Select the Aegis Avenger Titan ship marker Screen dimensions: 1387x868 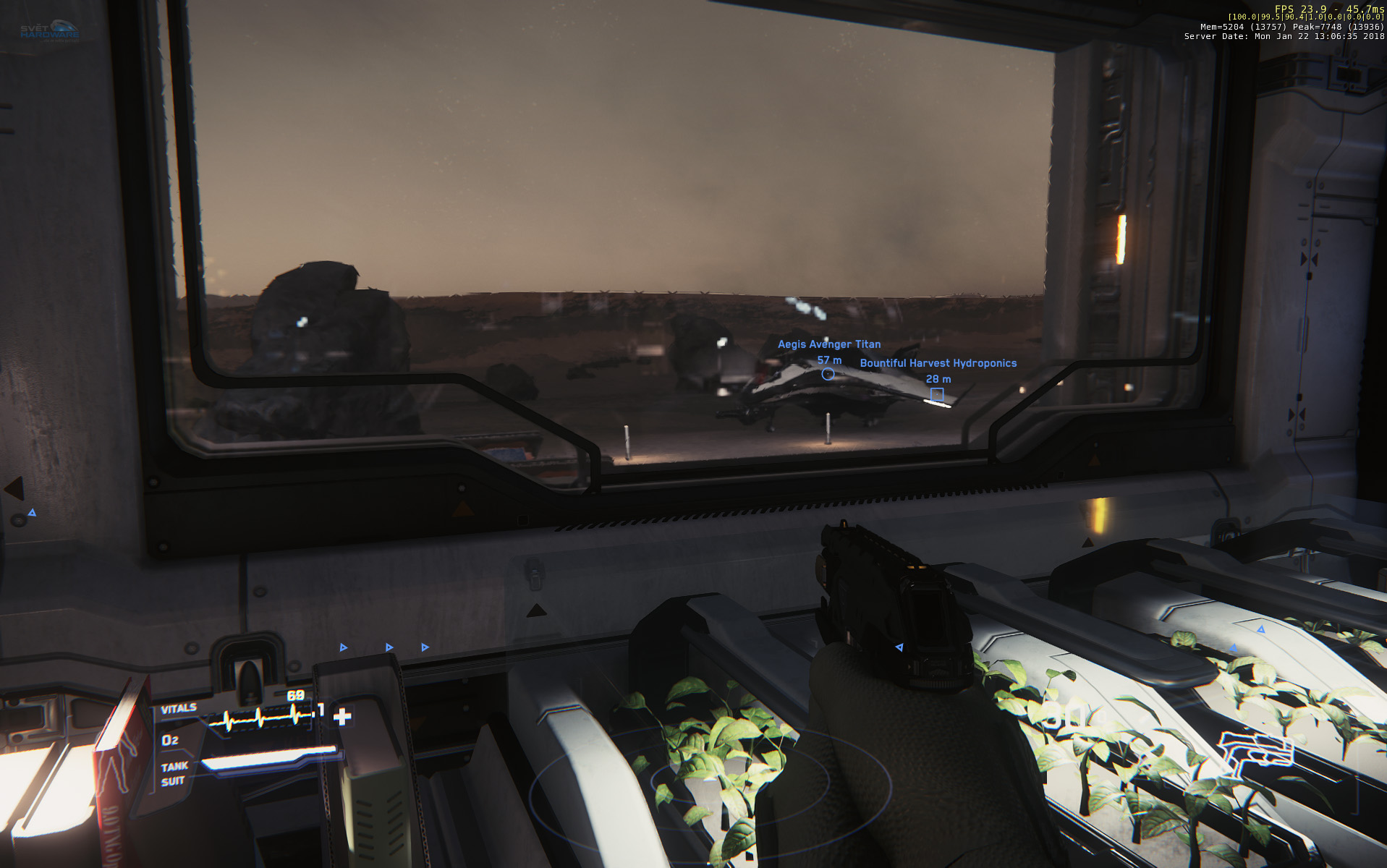point(828,374)
